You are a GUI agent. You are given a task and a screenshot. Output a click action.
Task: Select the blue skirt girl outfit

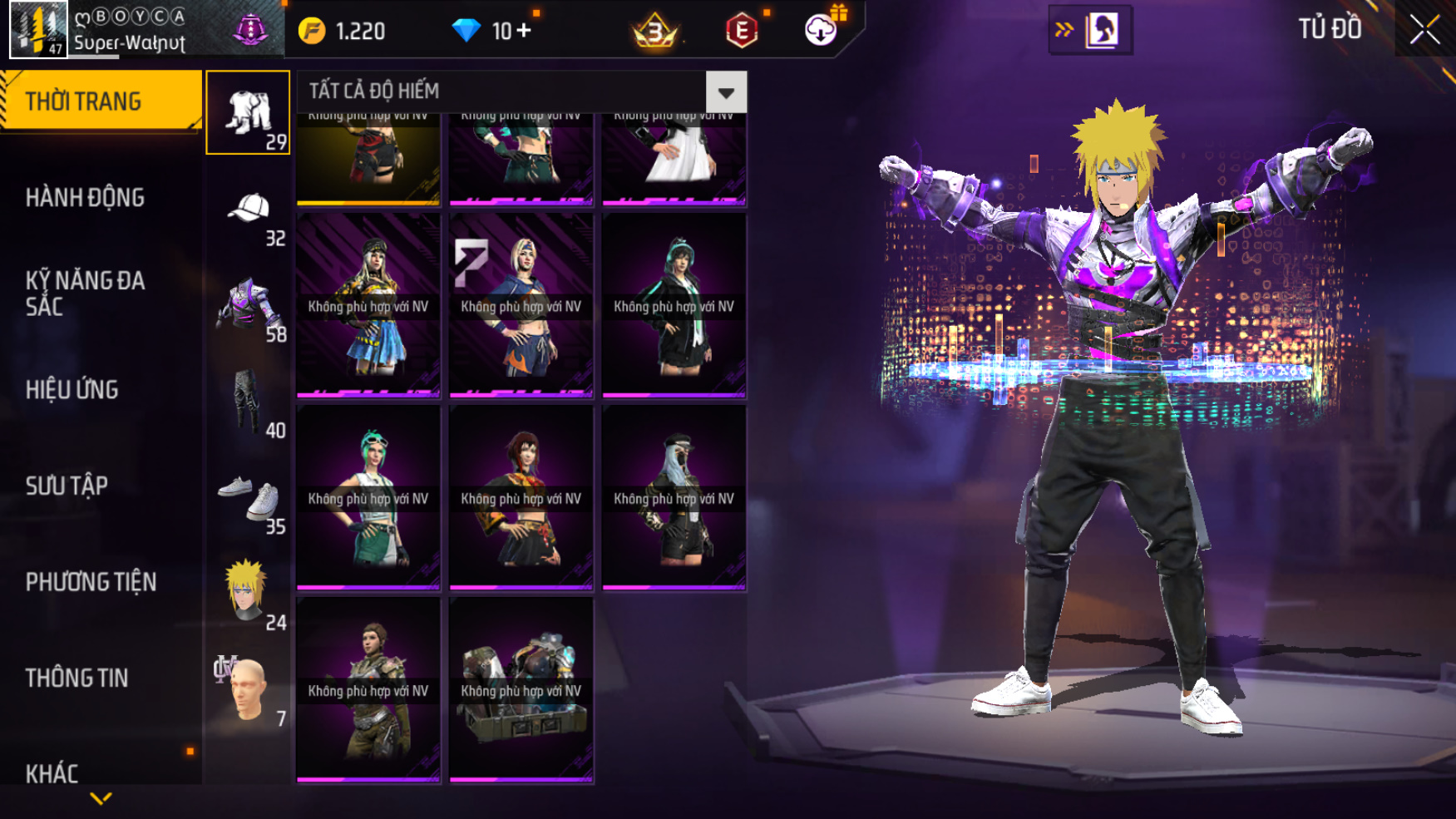[368, 306]
